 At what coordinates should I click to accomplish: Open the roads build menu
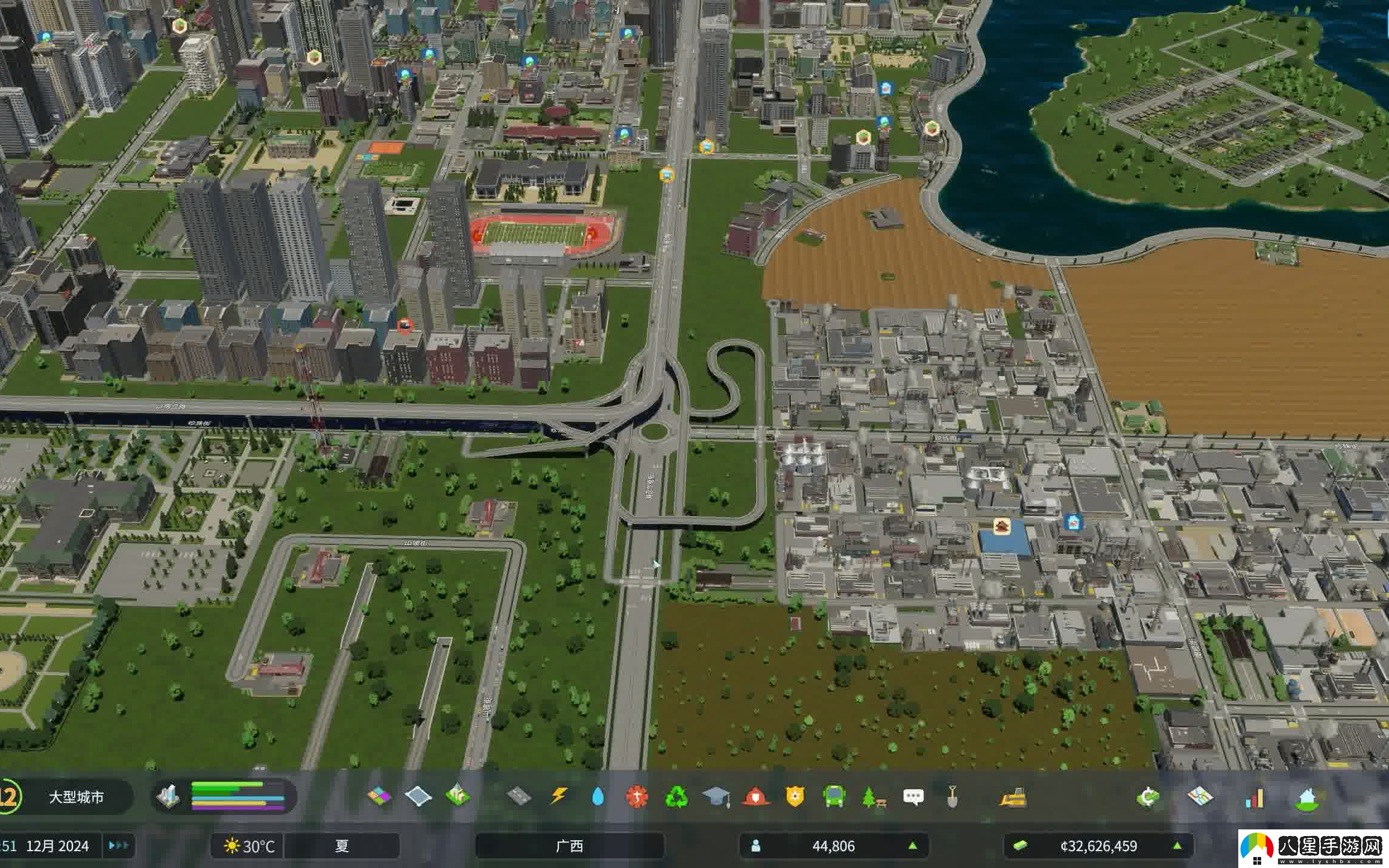tap(518, 797)
